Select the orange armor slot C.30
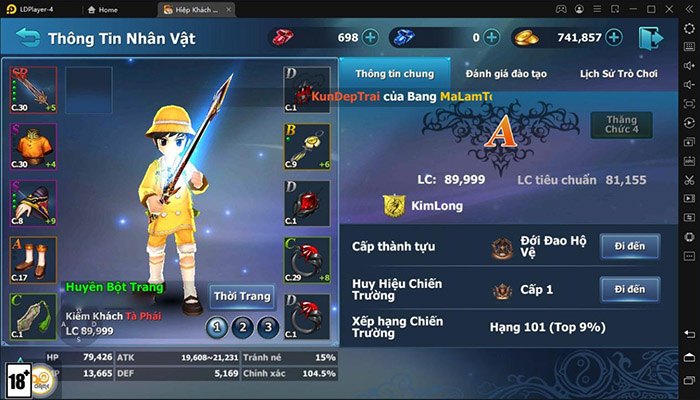Image resolution: width=700 pixels, height=400 pixels. [33, 147]
